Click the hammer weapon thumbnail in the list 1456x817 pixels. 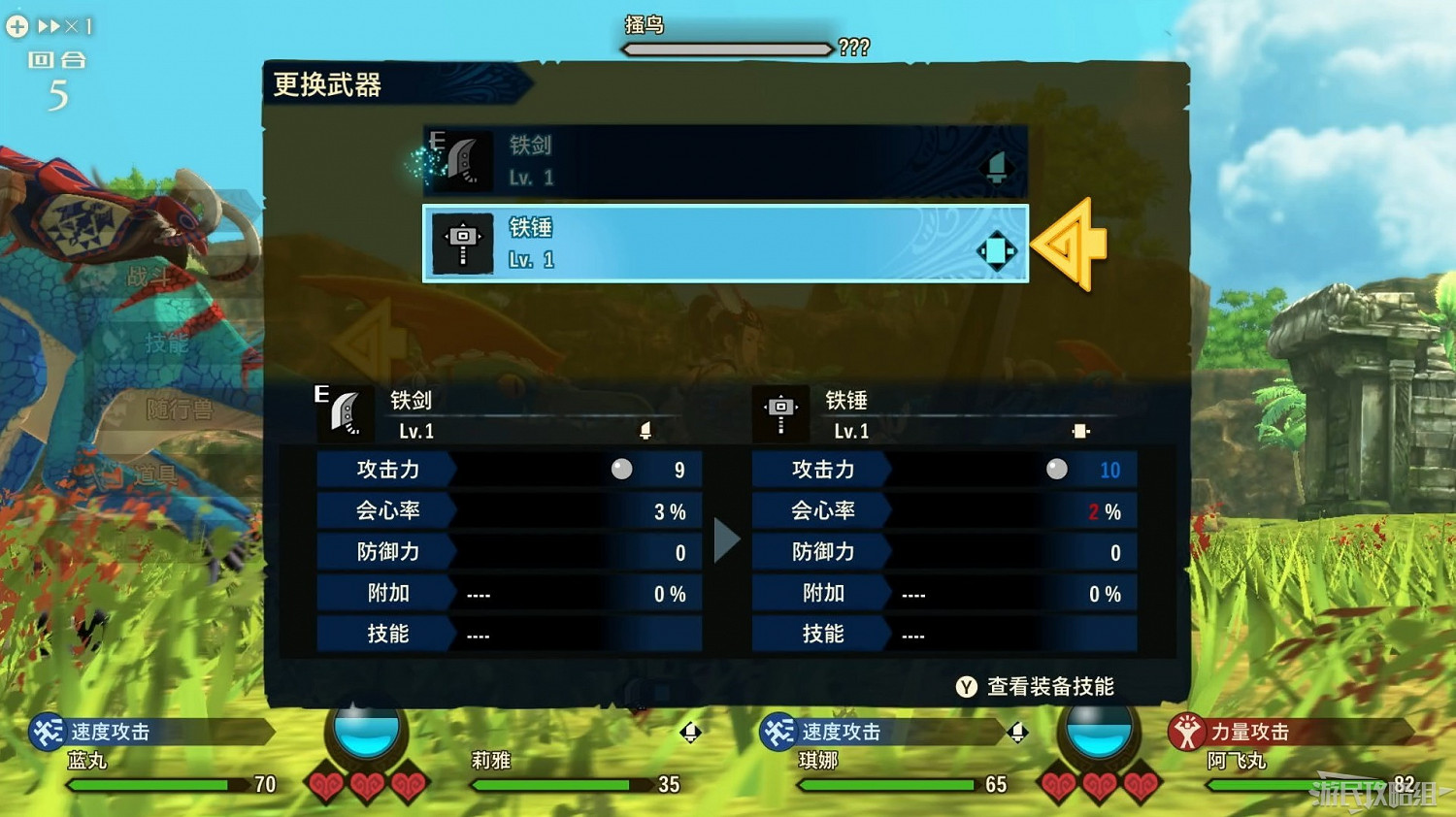[463, 243]
